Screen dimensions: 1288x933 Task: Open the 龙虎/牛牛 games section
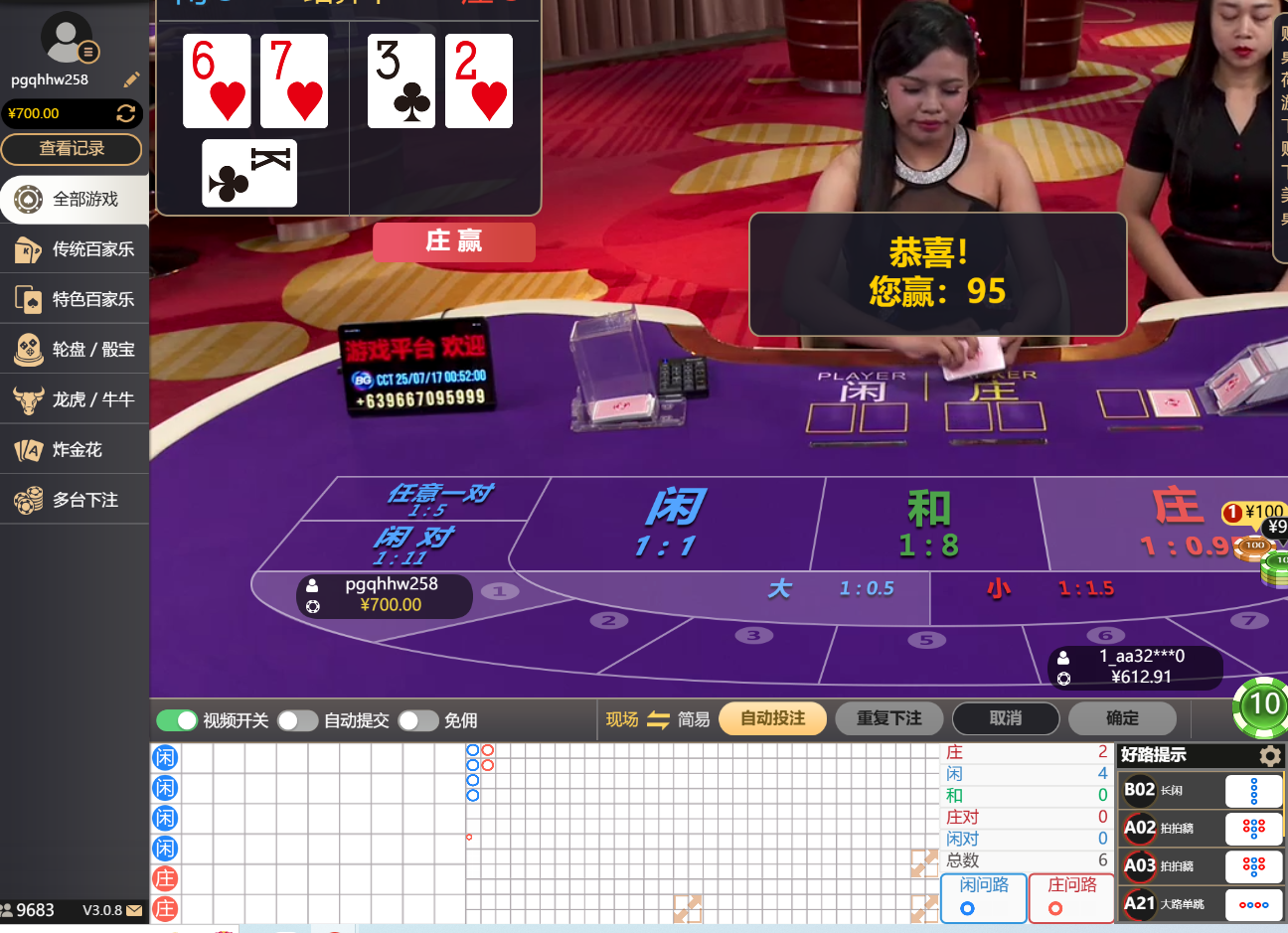[75, 398]
